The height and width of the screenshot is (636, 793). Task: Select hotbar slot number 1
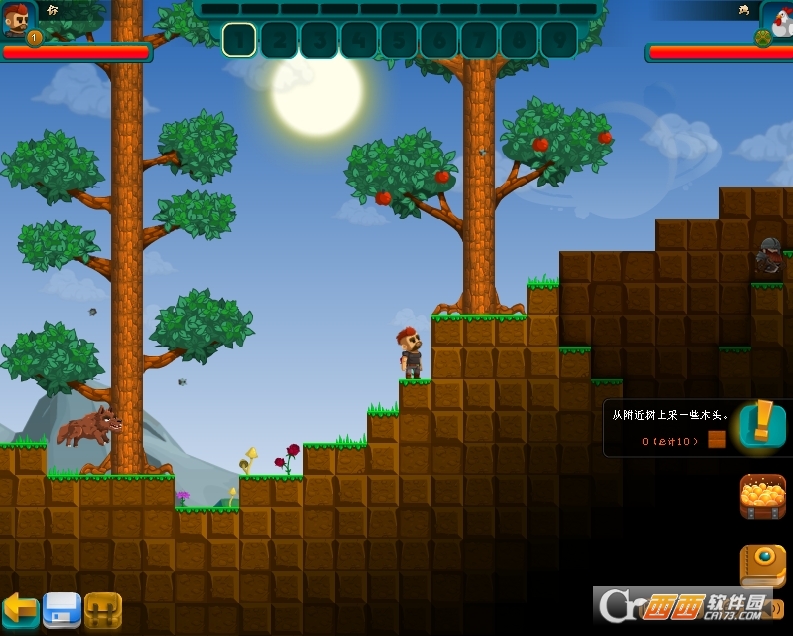239,40
